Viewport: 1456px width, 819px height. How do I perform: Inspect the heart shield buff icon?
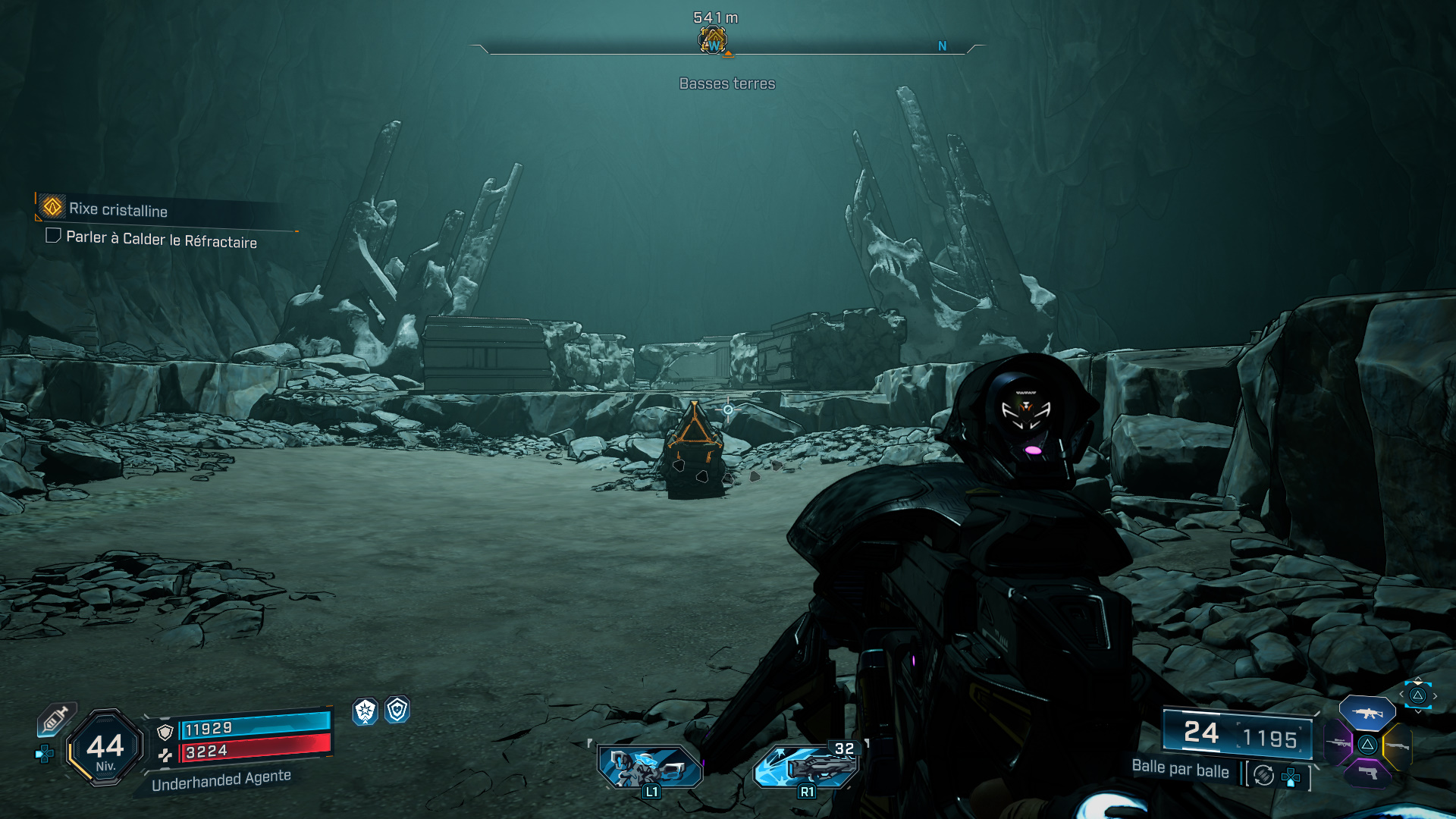(x=397, y=710)
